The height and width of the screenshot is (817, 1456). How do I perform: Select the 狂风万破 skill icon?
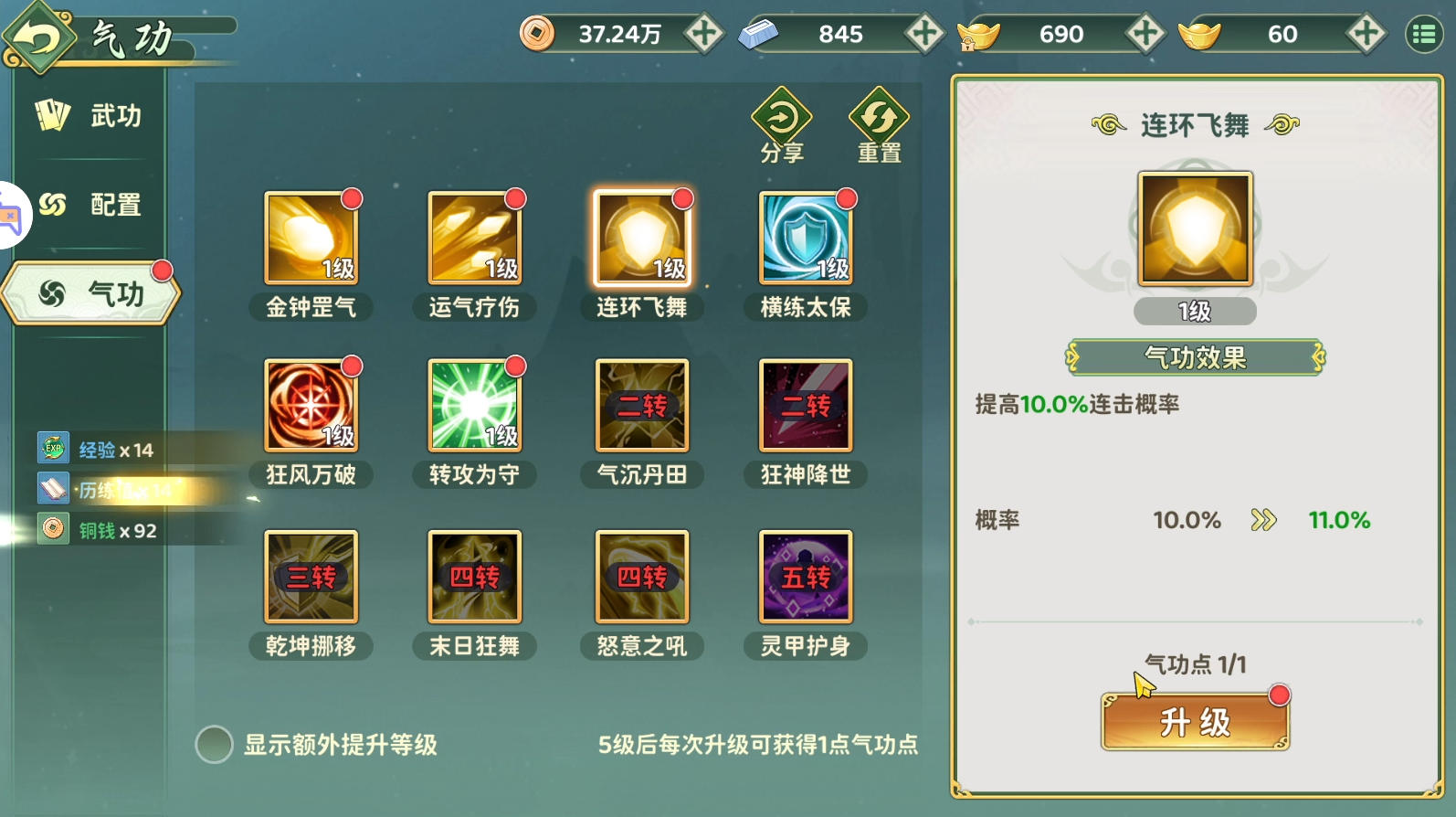click(x=311, y=406)
